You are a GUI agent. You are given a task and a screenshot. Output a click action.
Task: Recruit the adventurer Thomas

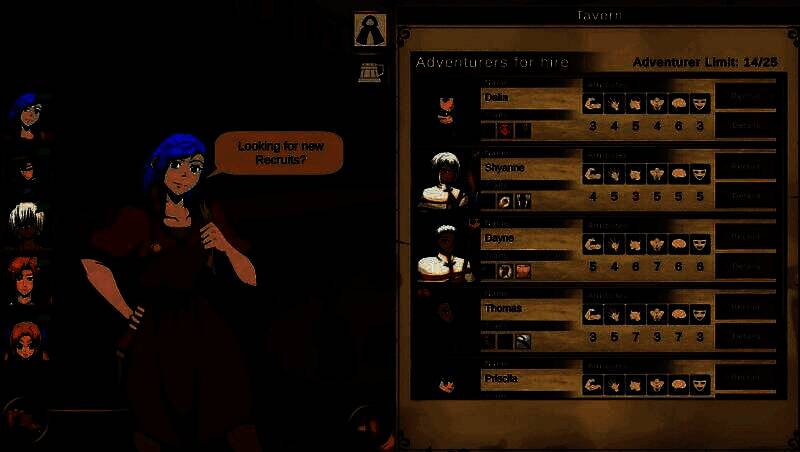[x=746, y=308]
